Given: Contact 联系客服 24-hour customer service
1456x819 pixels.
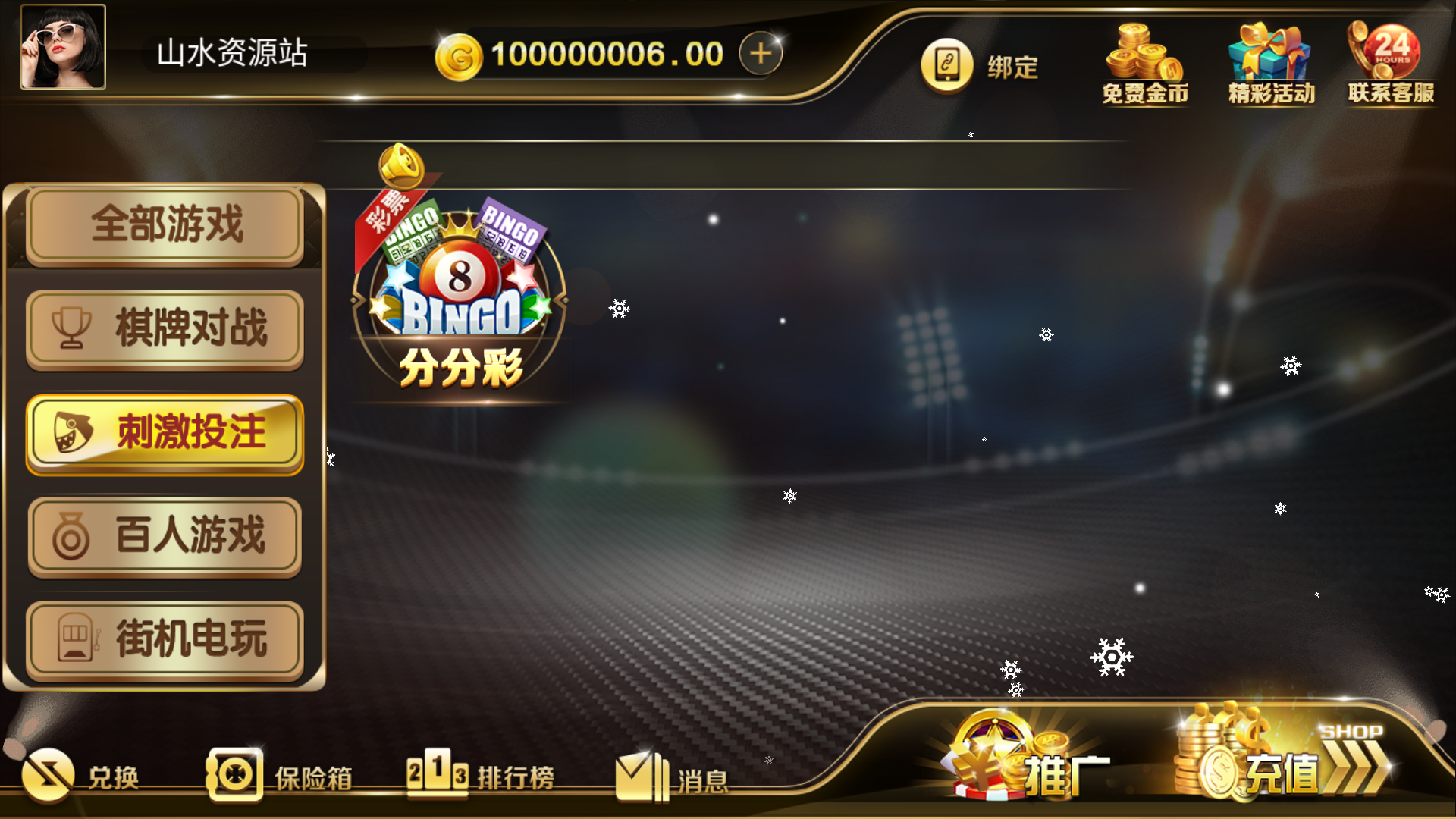Looking at the screenshot, I should [1389, 61].
